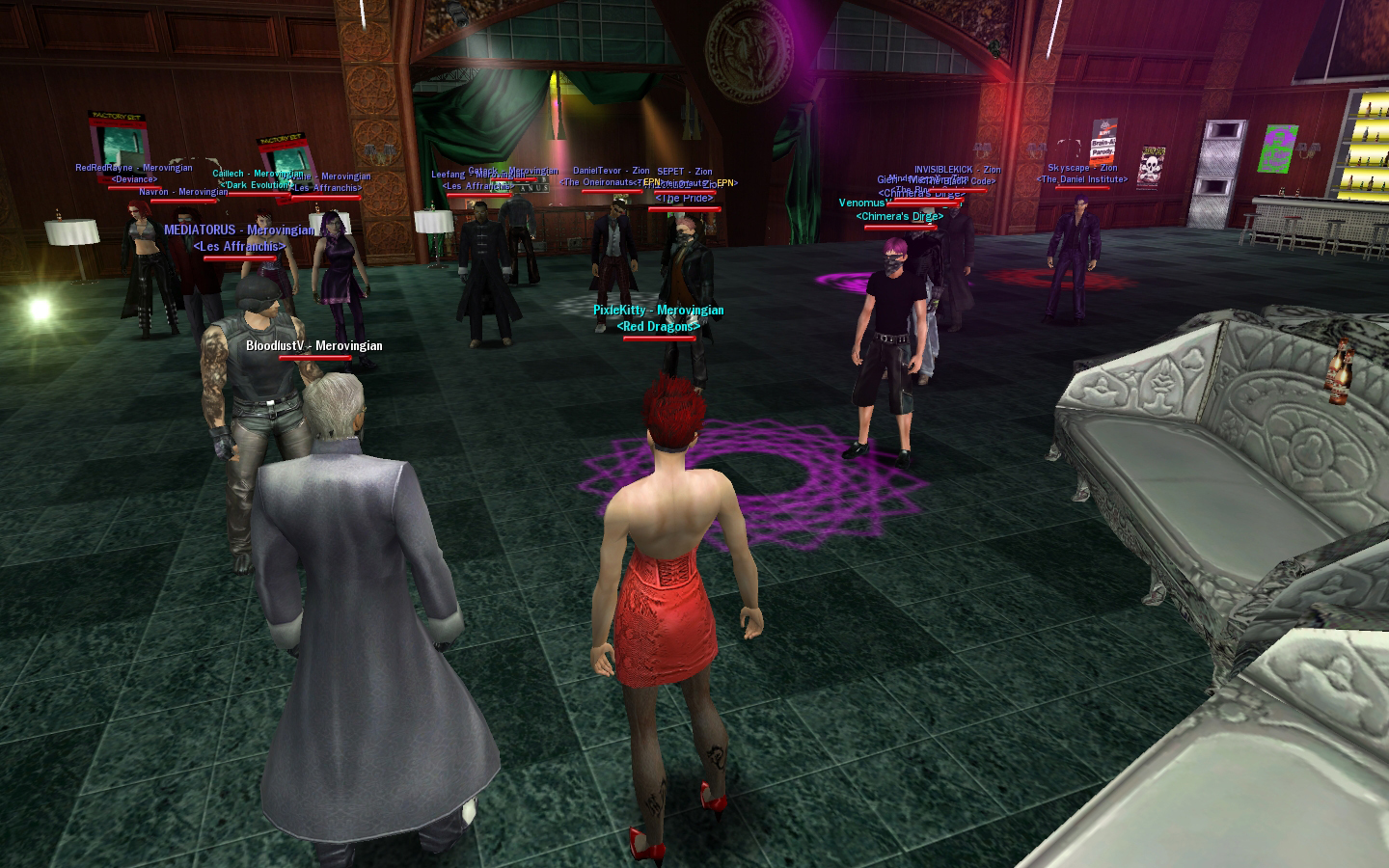1389x868 pixels.
Task: Choose the Skyscape - Zion name tag
Action: [x=1082, y=168]
